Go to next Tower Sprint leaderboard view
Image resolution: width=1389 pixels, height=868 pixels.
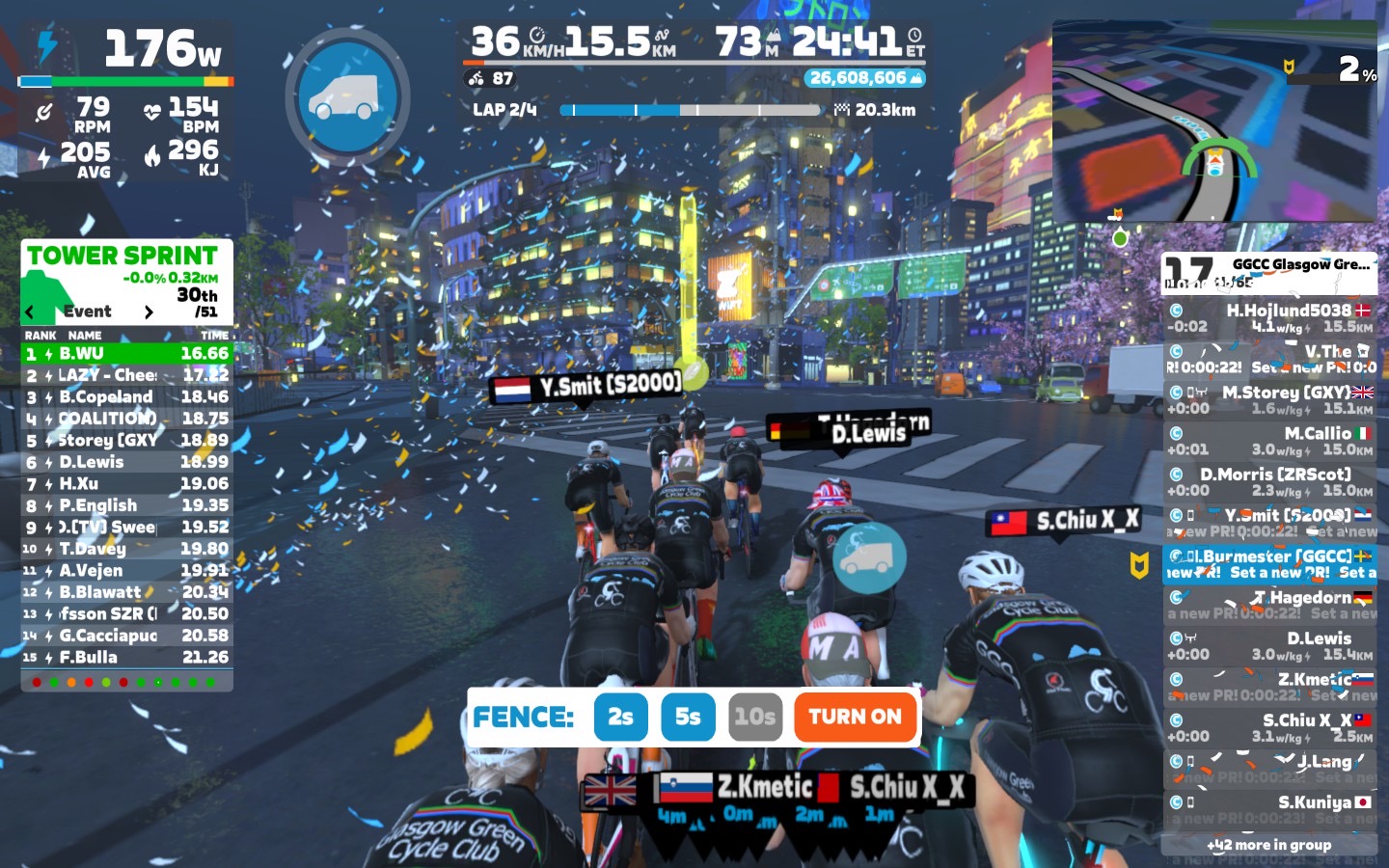149,312
